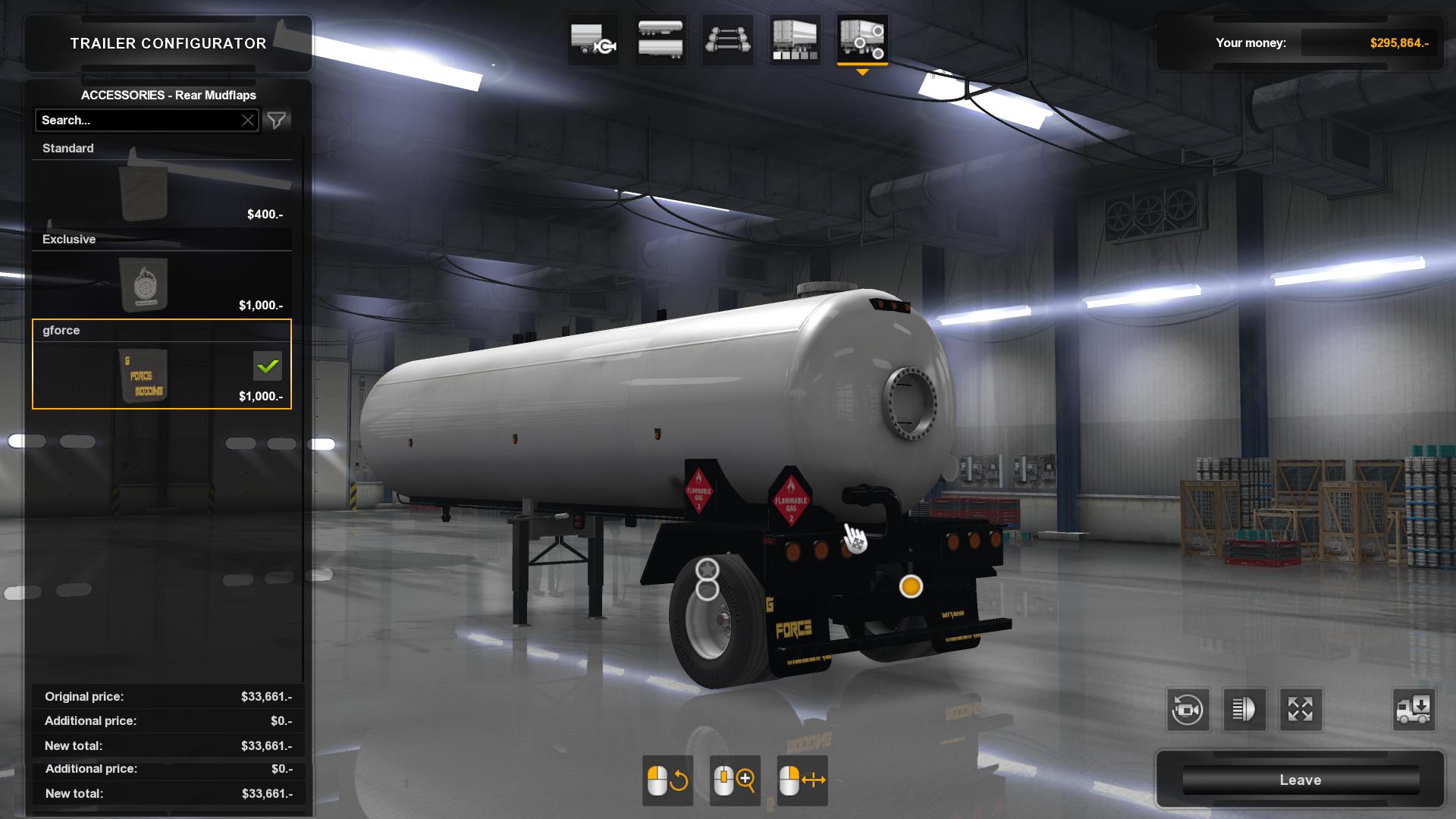The width and height of the screenshot is (1456, 819).
Task: Click the truck with download arrow icon
Action: click(x=1413, y=710)
